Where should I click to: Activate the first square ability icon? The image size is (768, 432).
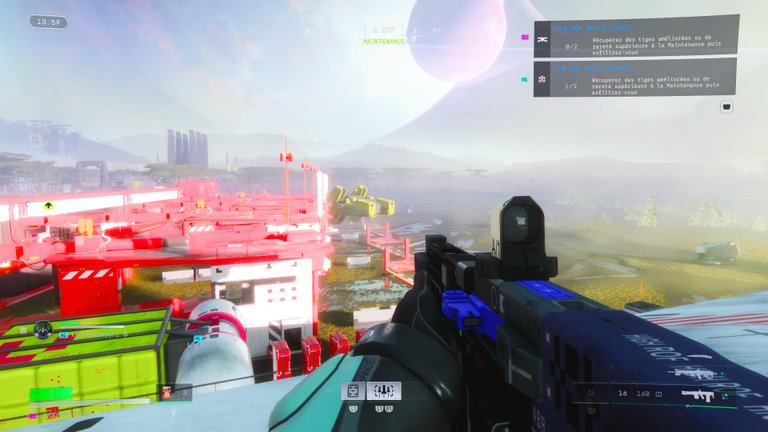pos(352,391)
